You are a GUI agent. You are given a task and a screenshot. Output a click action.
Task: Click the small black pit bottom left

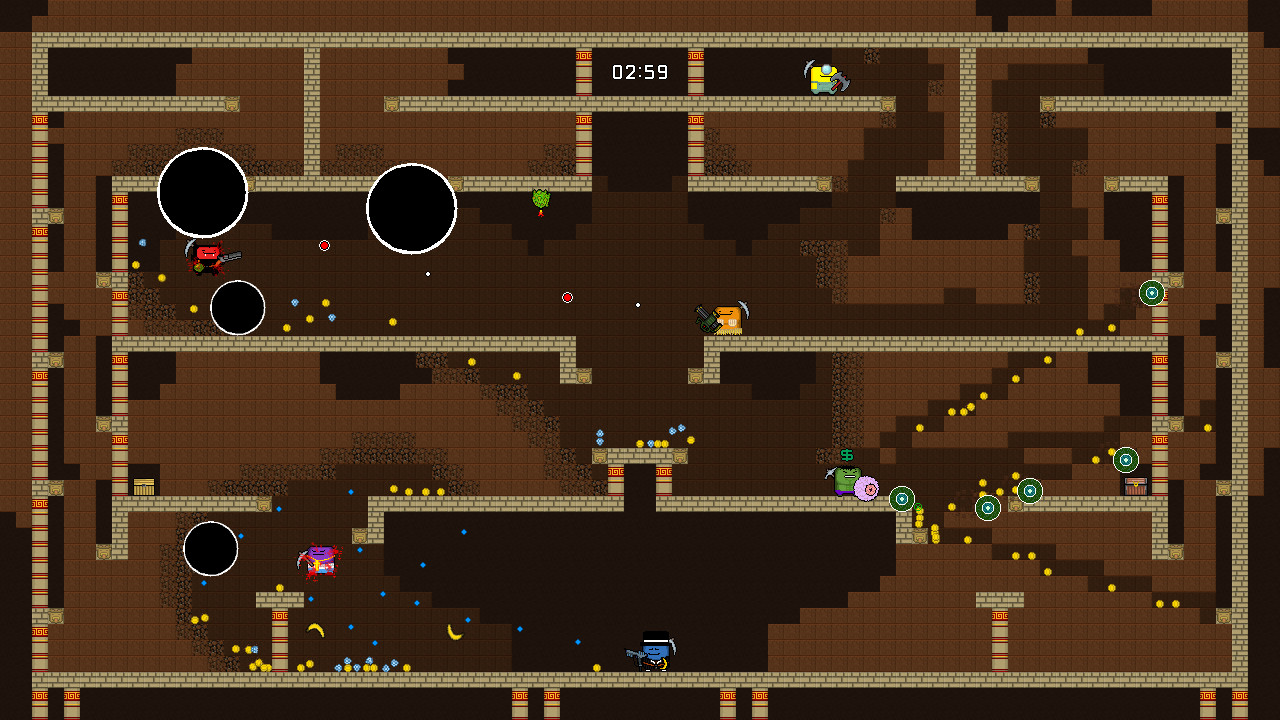210,549
